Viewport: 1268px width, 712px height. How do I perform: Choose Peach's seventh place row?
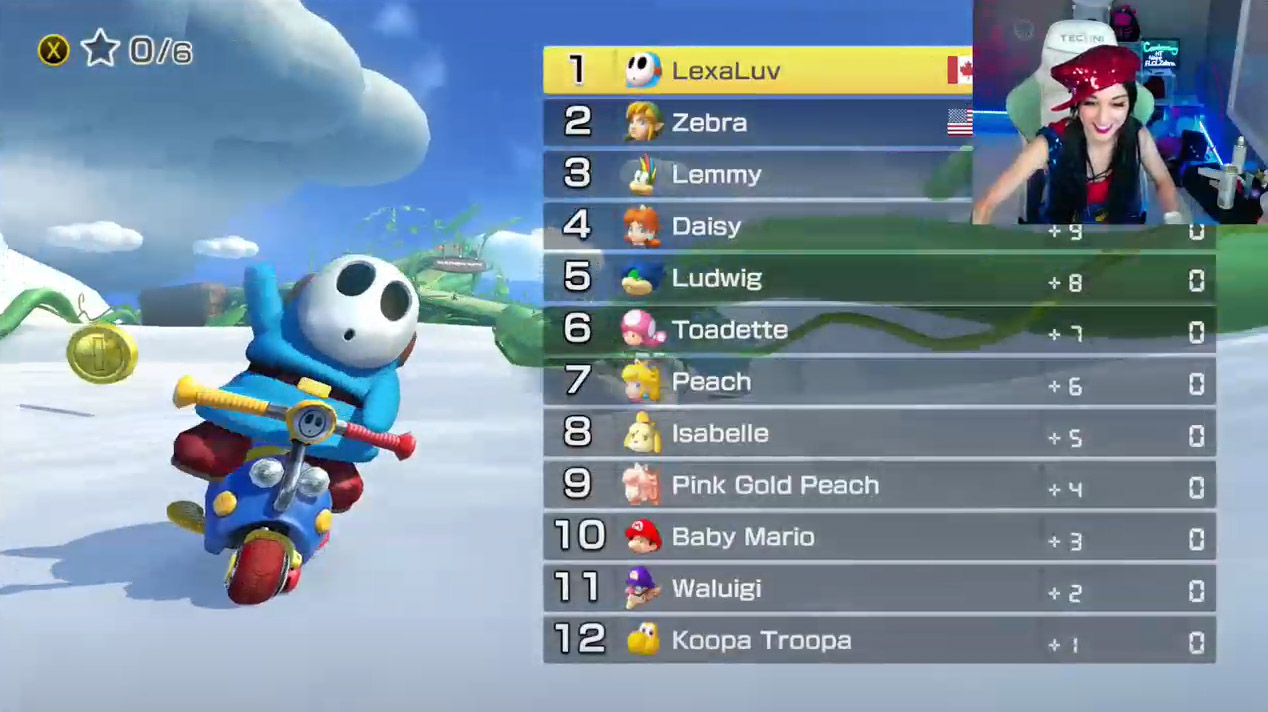tap(878, 382)
